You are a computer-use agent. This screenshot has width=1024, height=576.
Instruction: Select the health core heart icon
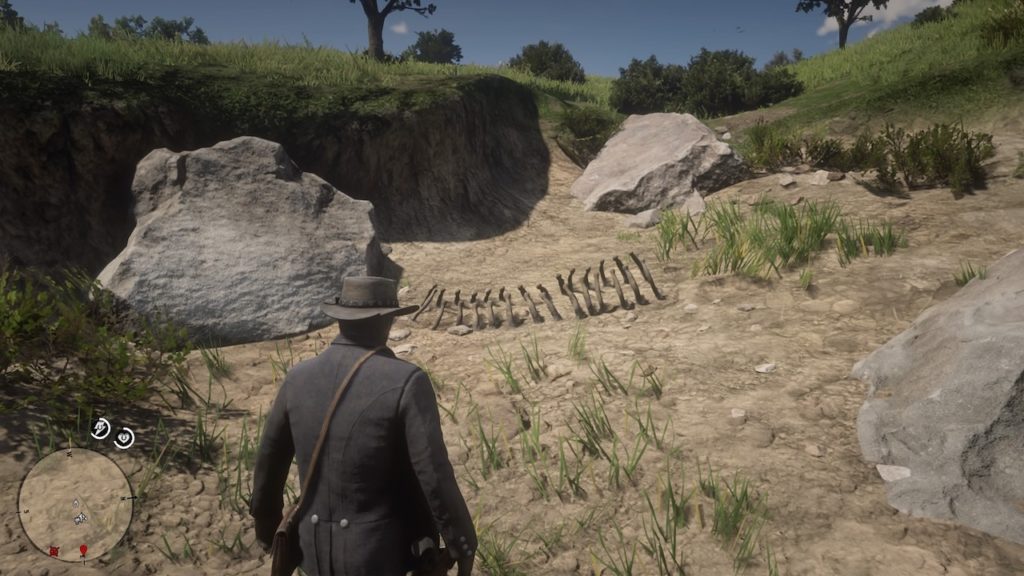[123, 438]
